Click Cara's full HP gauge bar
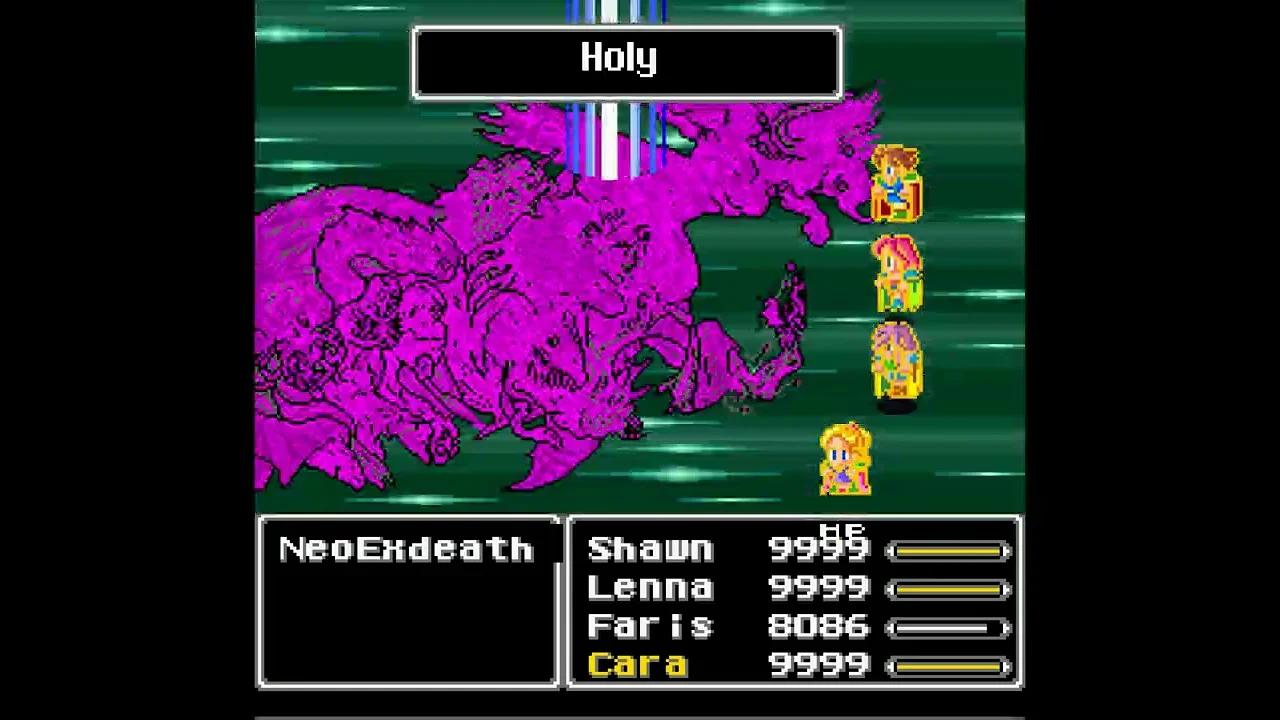1280x720 pixels. tap(950, 665)
